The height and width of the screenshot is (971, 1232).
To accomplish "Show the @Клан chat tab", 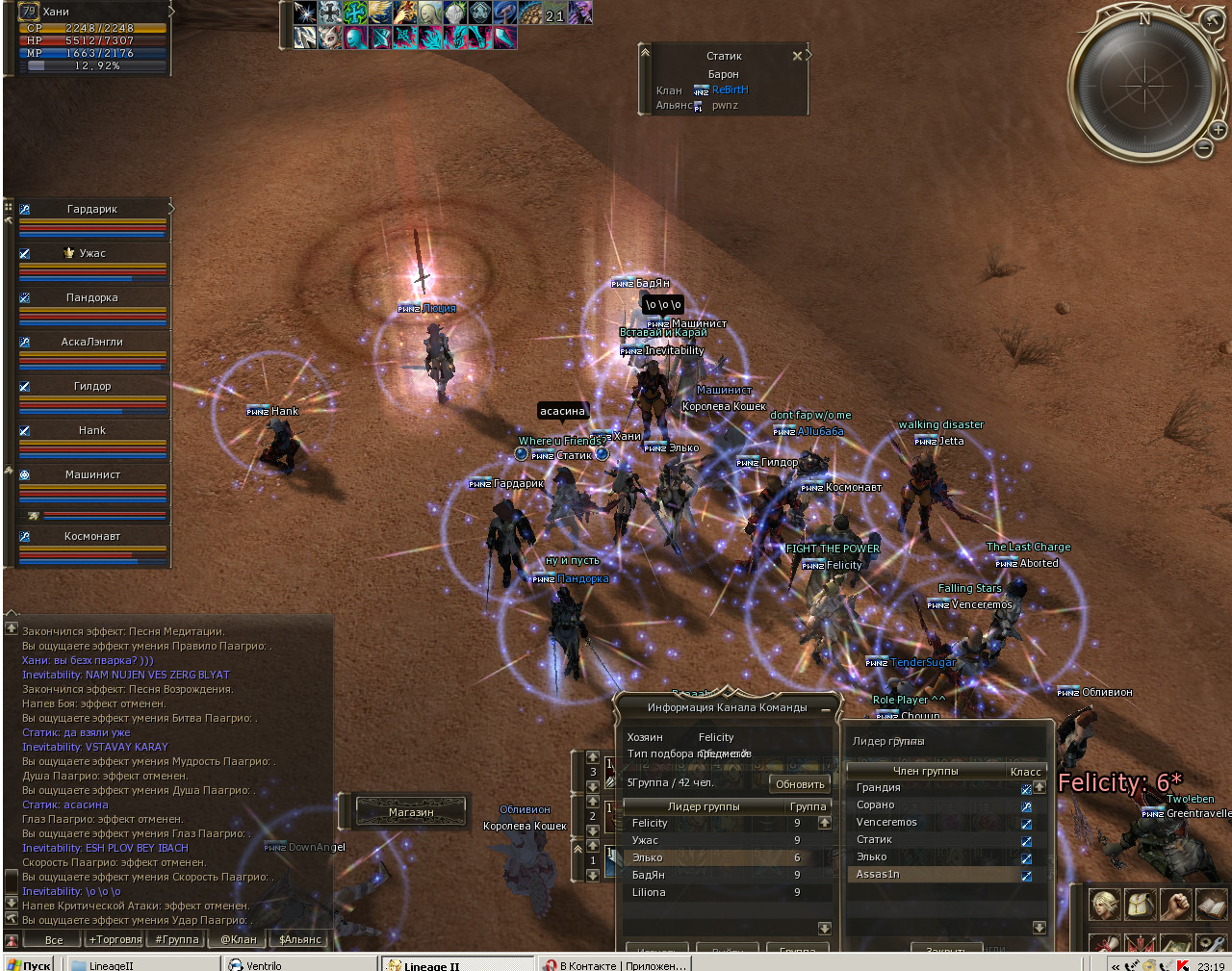I will click(x=239, y=939).
